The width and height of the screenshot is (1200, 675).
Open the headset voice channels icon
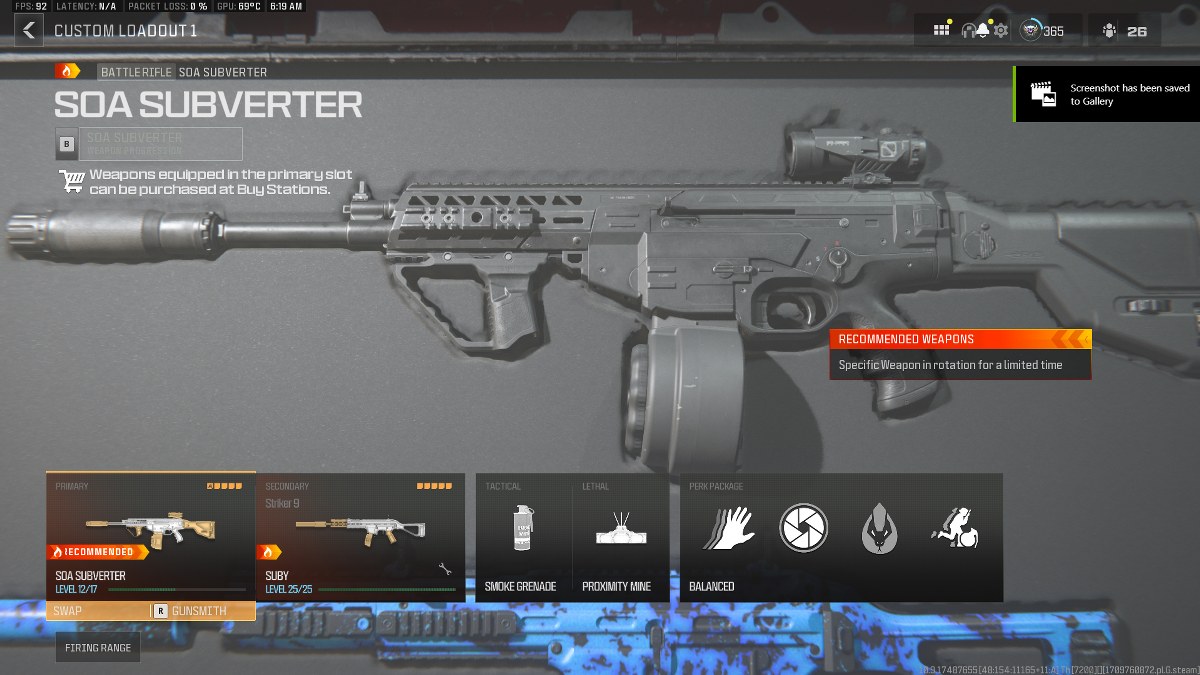coord(967,31)
